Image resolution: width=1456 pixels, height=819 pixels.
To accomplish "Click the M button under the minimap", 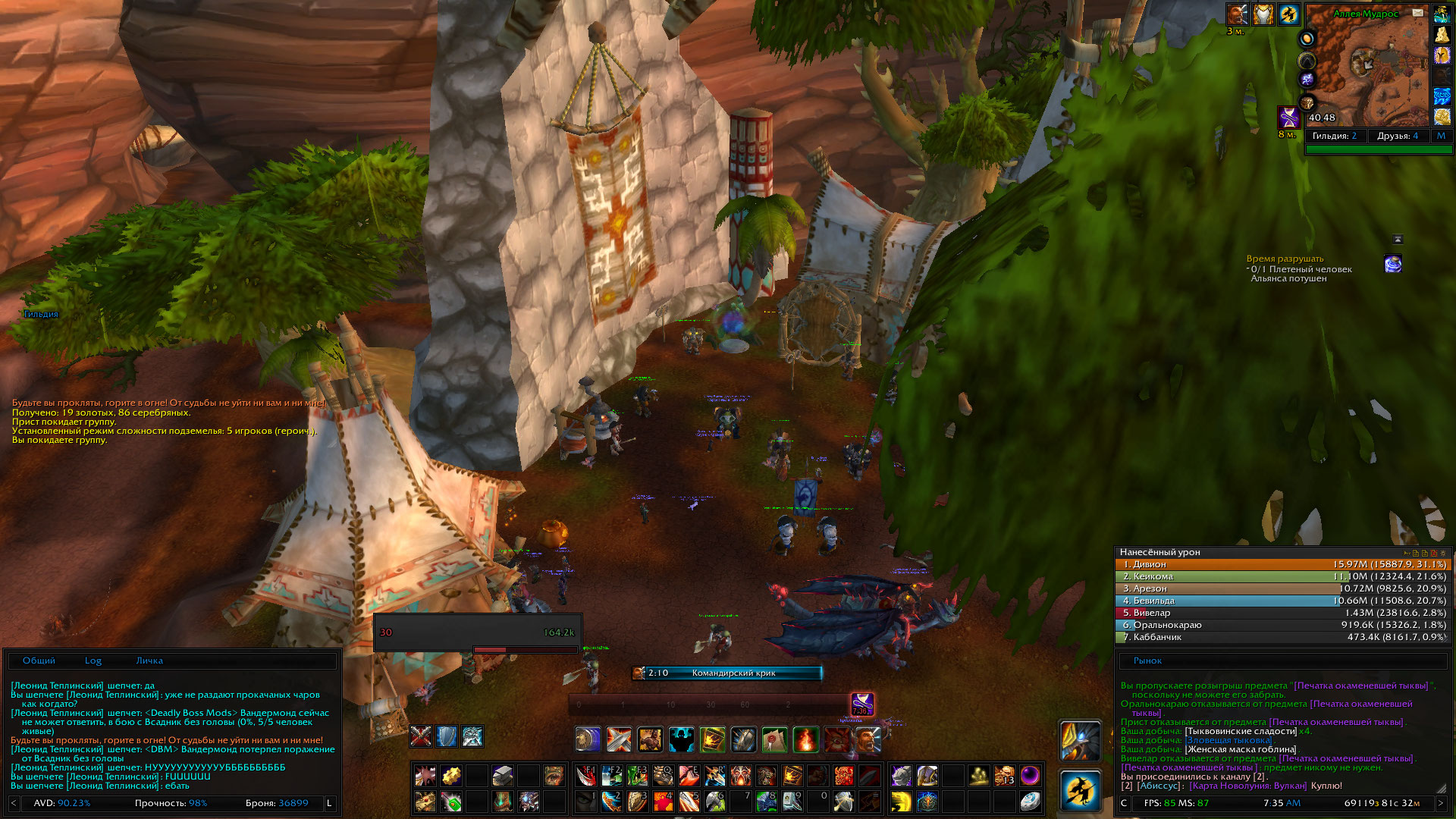I will (x=1441, y=136).
